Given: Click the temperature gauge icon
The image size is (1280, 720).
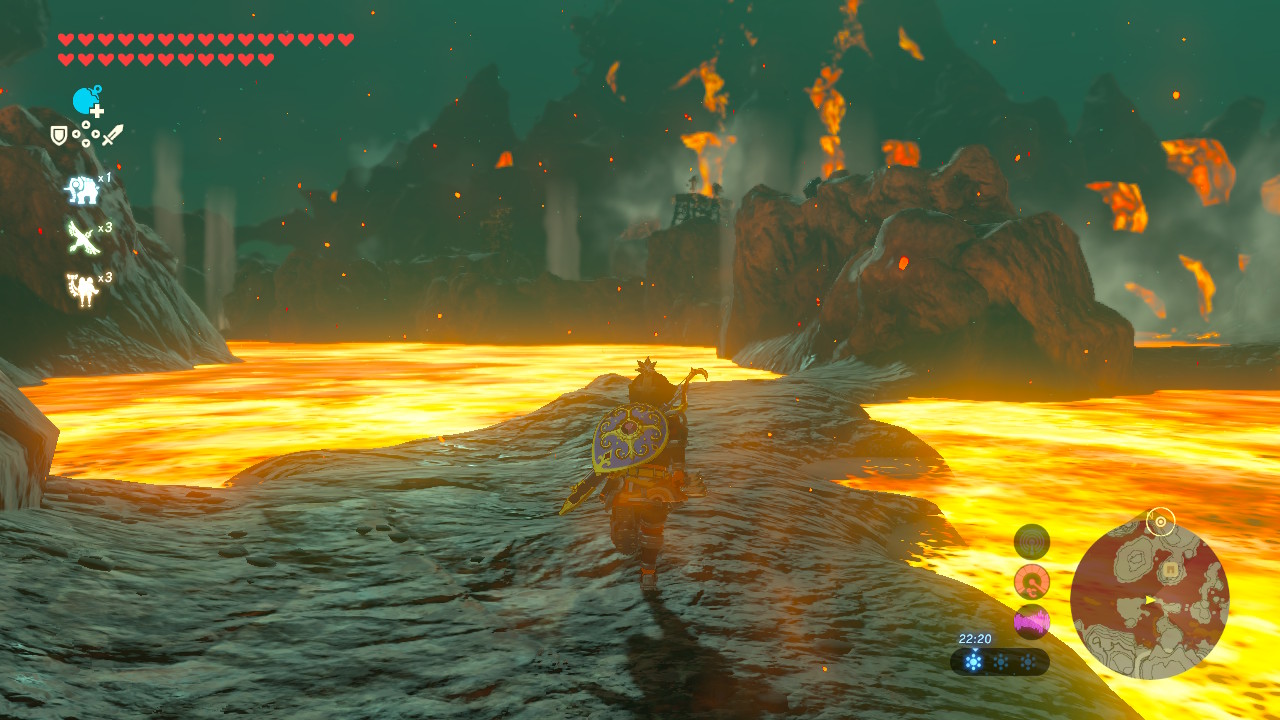Looking at the screenshot, I should [x=1031, y=581].
